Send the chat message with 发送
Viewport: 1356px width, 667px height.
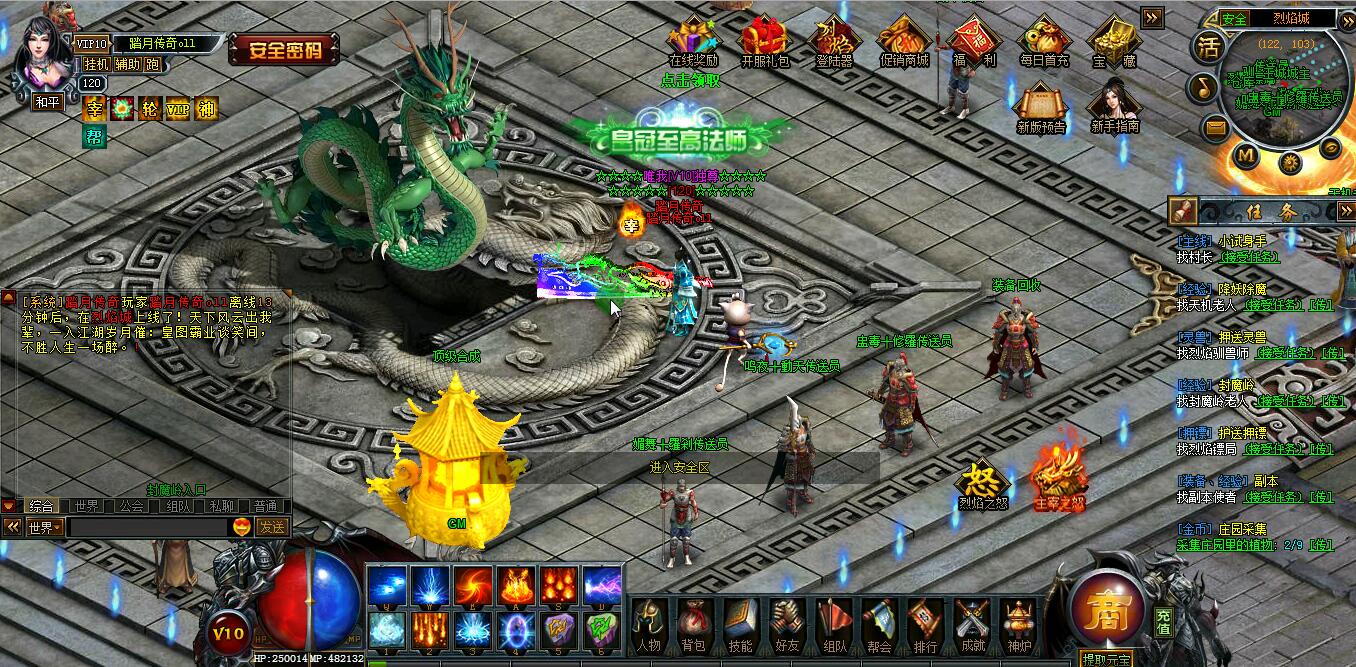pos(272,527)
